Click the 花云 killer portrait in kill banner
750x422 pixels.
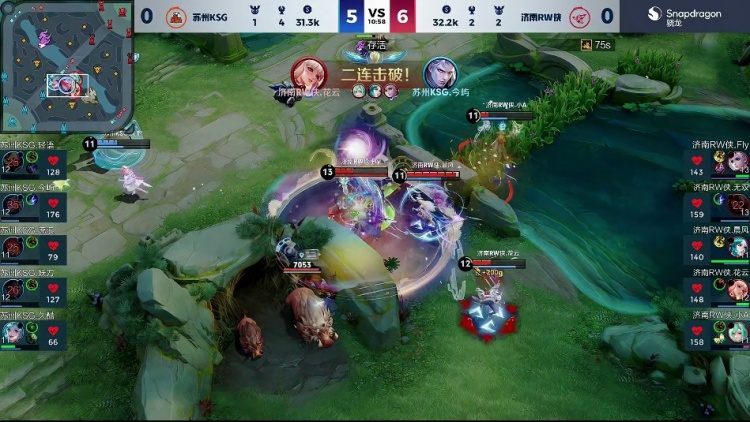coord(308,74)
